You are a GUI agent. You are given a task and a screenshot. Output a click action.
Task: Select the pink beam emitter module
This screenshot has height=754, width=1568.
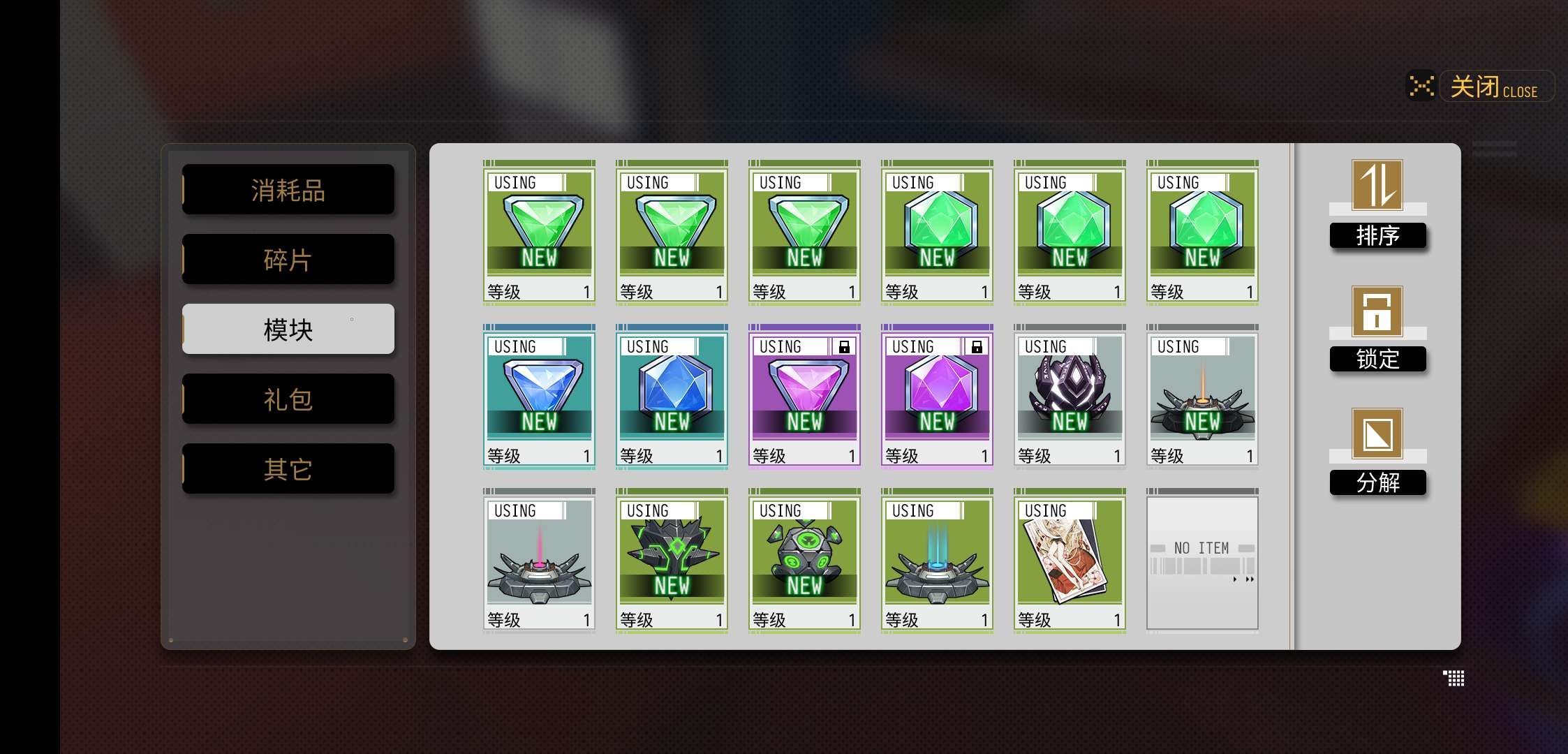[539, 560]
